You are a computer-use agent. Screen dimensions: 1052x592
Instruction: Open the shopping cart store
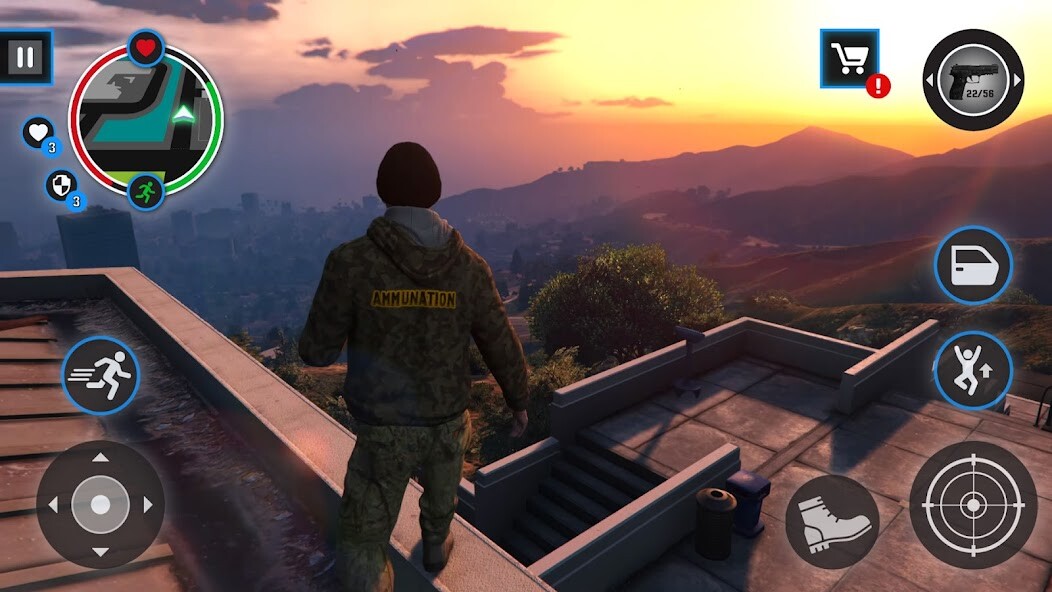click(x=849, y=58)
